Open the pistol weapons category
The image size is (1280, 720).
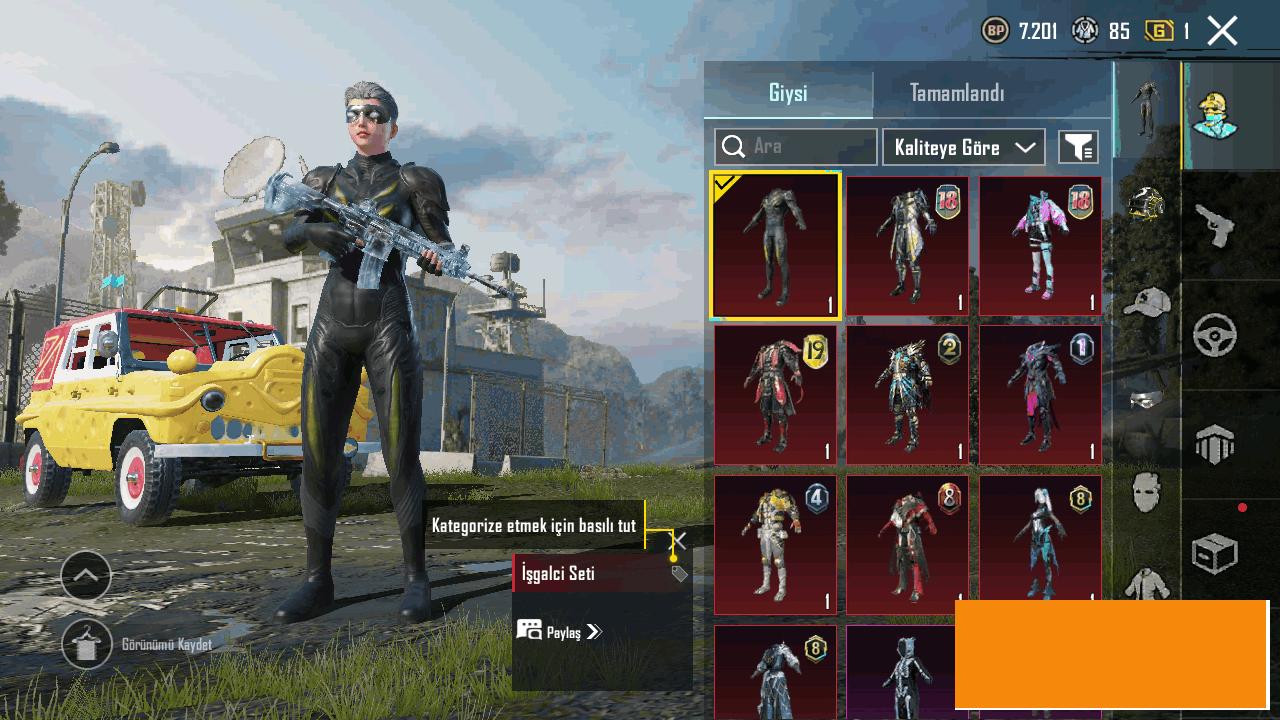(x=1215, y=226)
